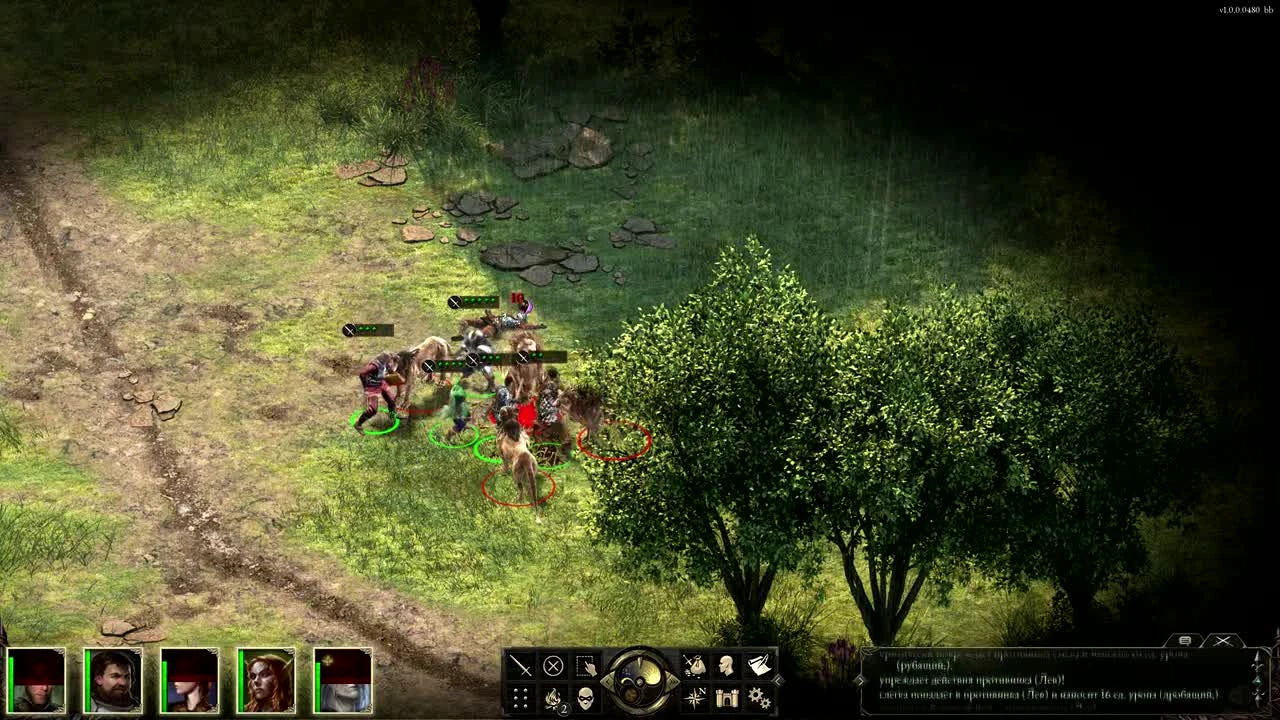Open the journal quill icon
The height and width of the screenshot is (720, 1280).
coord(760,665)
